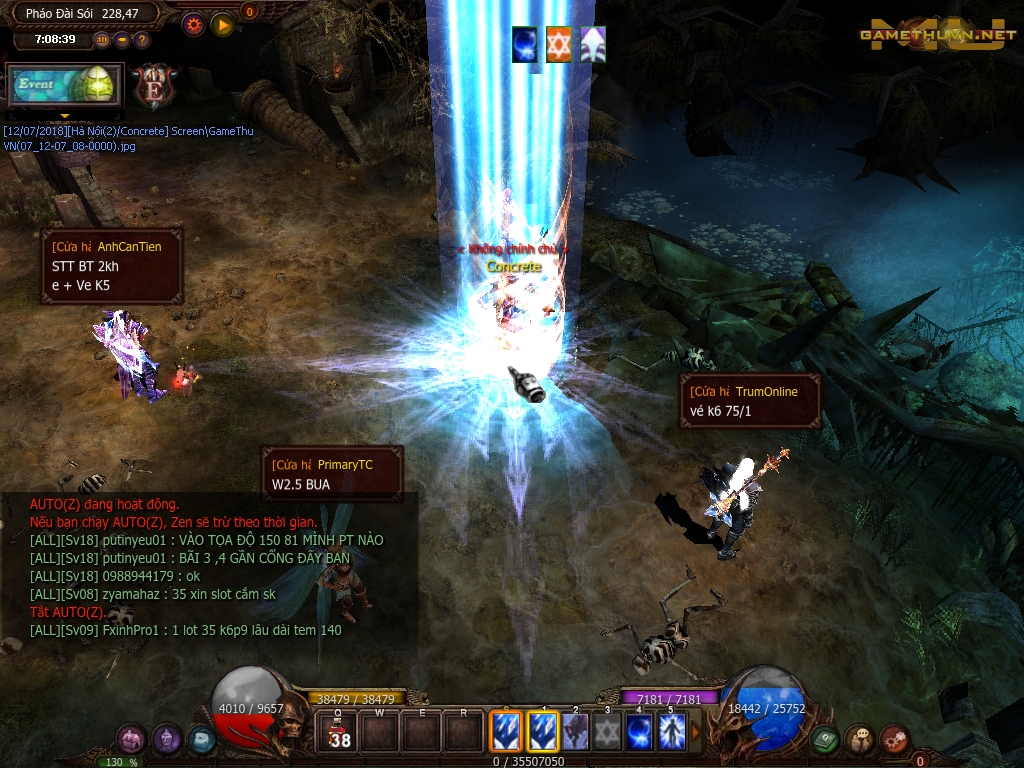Open the orange gear settings button

click(x=194, y=24)
